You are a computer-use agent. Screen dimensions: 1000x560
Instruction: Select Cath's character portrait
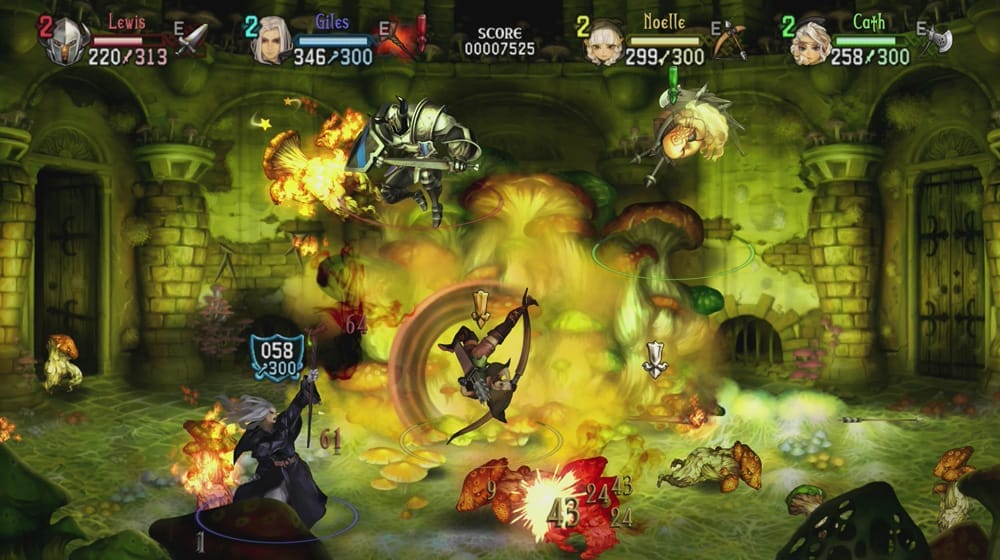click(808, 41)
